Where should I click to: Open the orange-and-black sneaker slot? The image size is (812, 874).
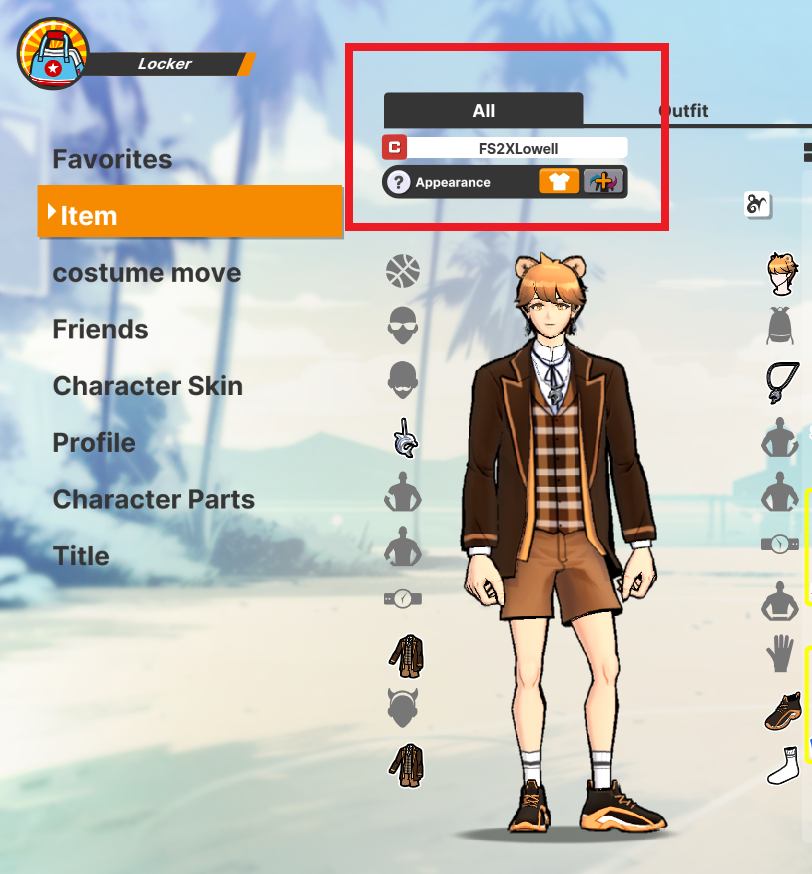pyautogui.click(x=780, y=711)
